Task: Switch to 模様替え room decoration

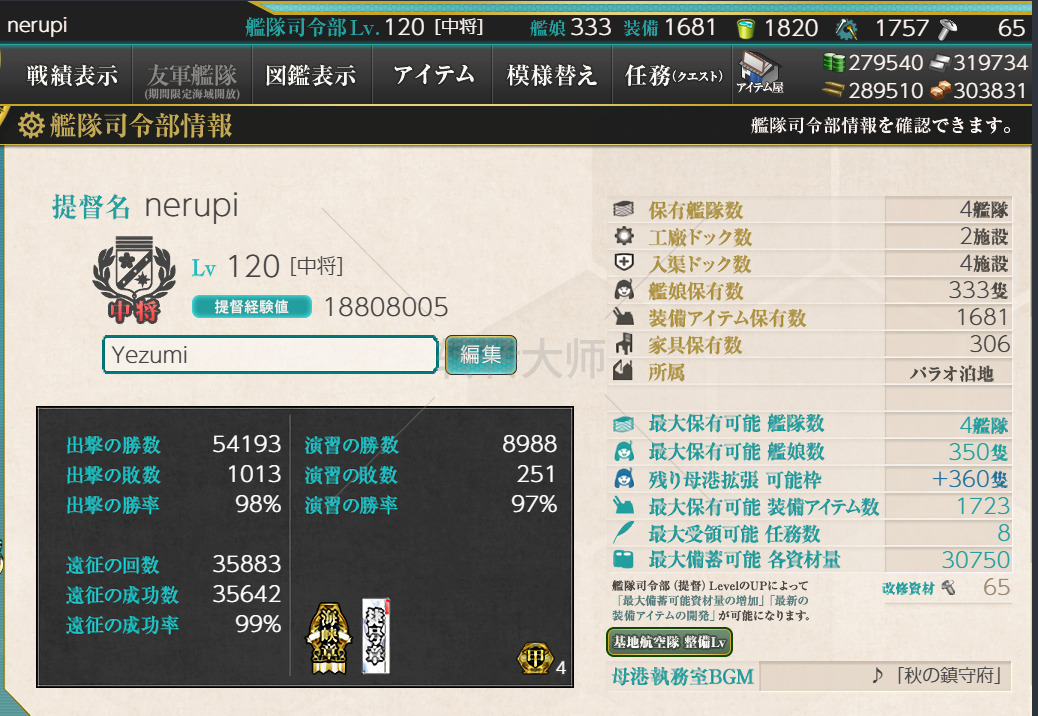Action: coord(552,75)
